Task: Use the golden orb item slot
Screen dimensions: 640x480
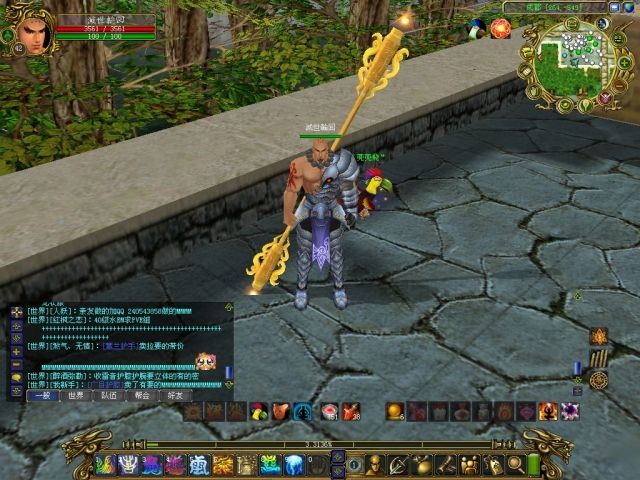Action: (x=395, y=411)
